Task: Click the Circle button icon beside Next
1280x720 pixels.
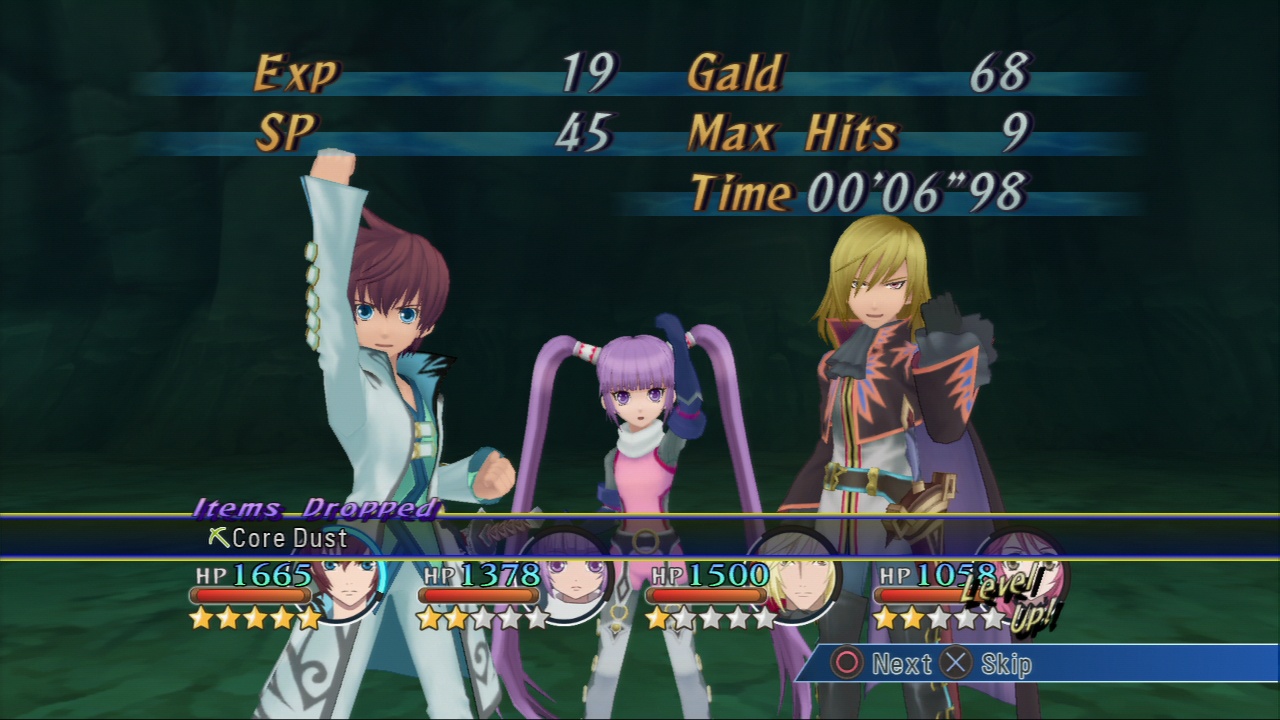Action: click(x=848, y=662)
